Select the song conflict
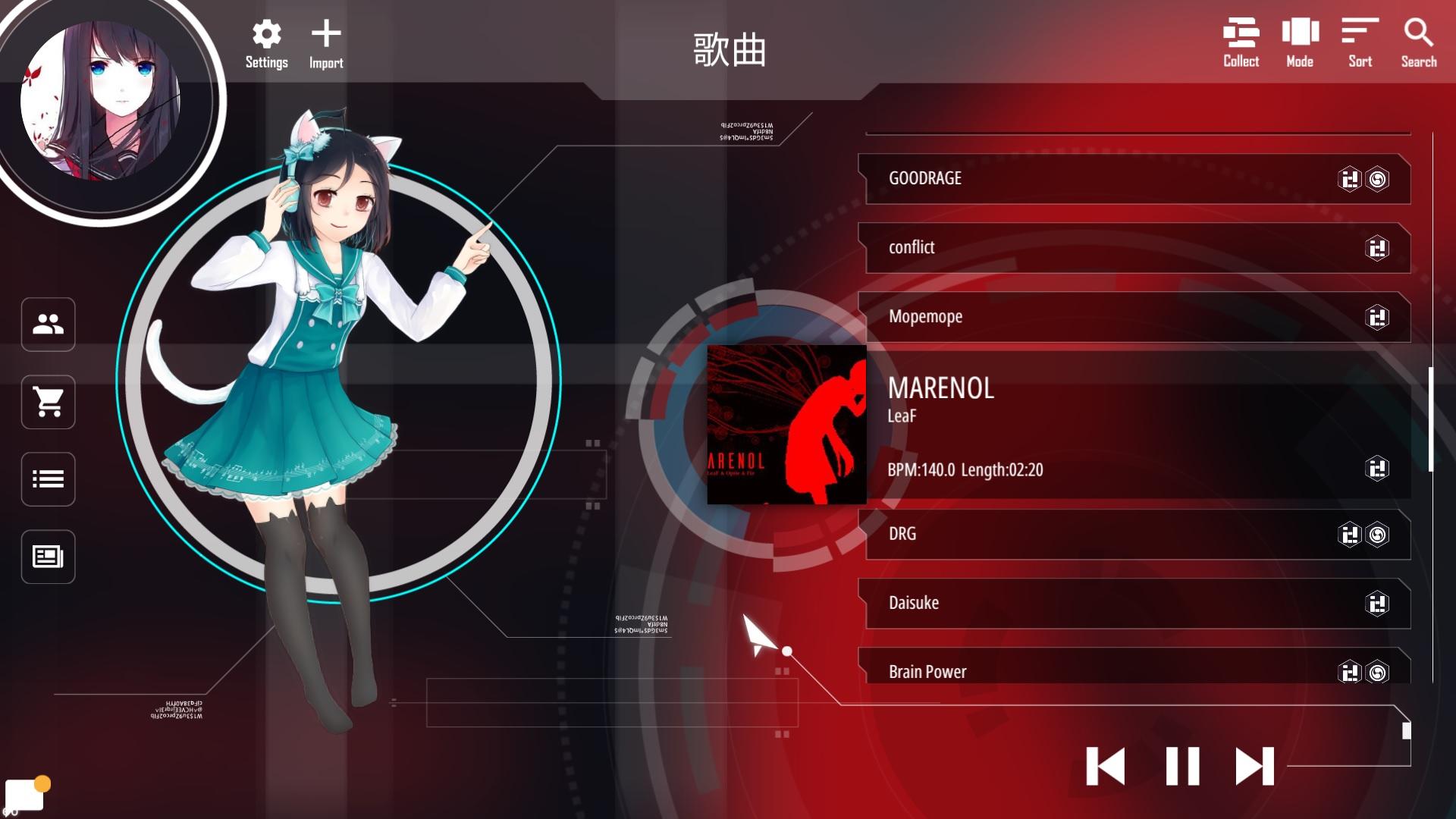The height and width of the screenshot is (819, 1456). point(1062,248)
